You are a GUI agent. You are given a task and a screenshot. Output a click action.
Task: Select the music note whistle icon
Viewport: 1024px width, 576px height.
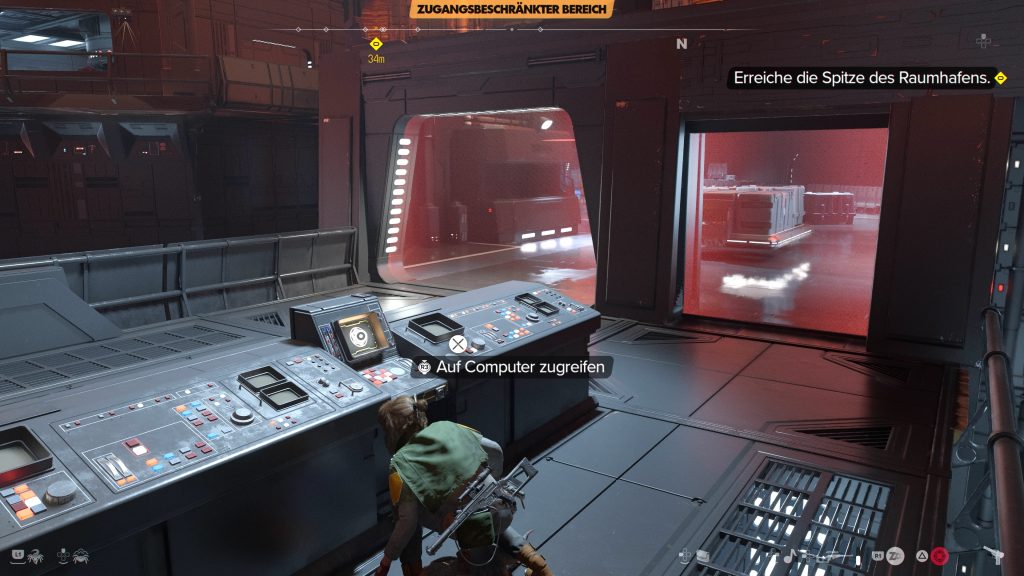point(789,555)
